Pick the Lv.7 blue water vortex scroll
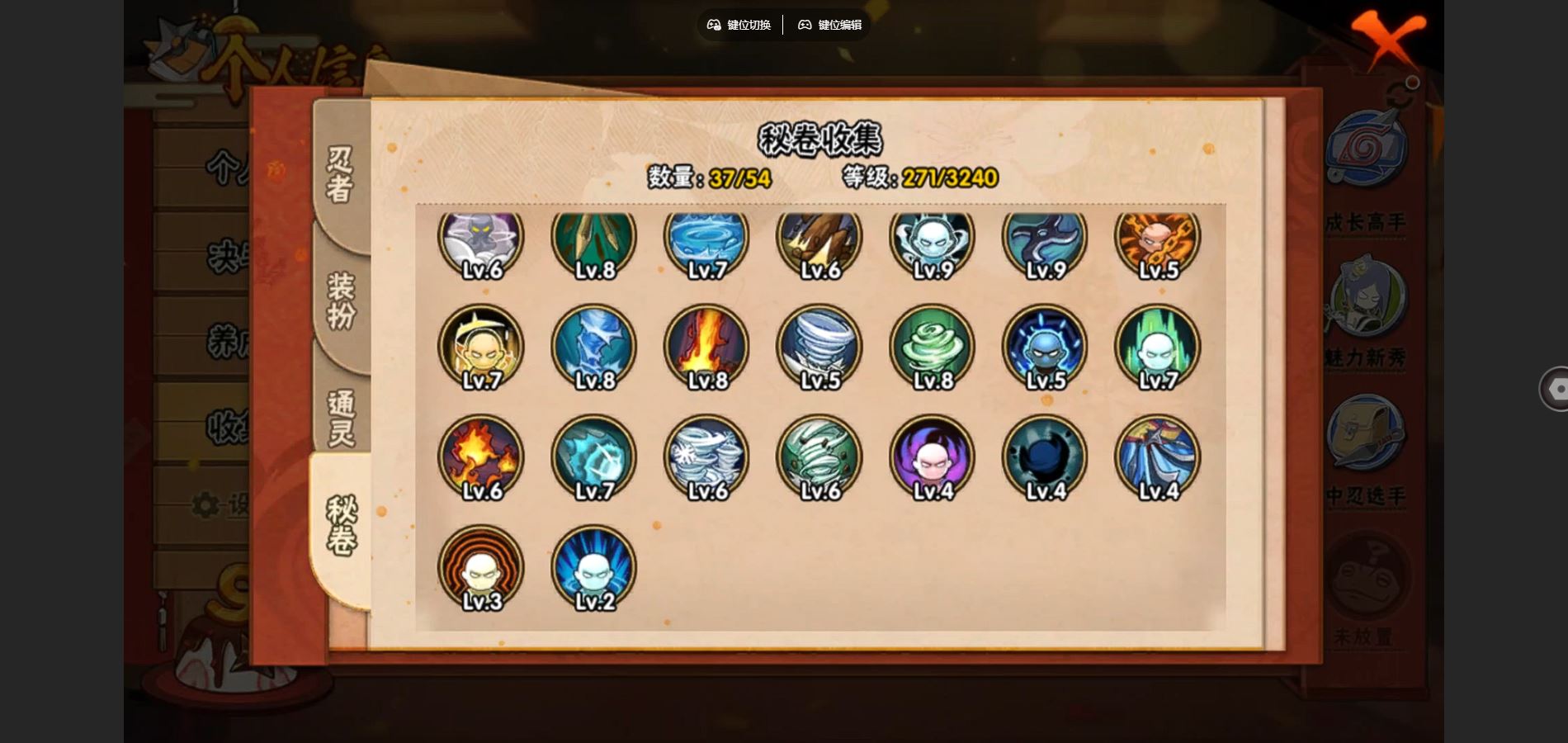Screen dimensions: 1568x743 [x=706, y=239]
